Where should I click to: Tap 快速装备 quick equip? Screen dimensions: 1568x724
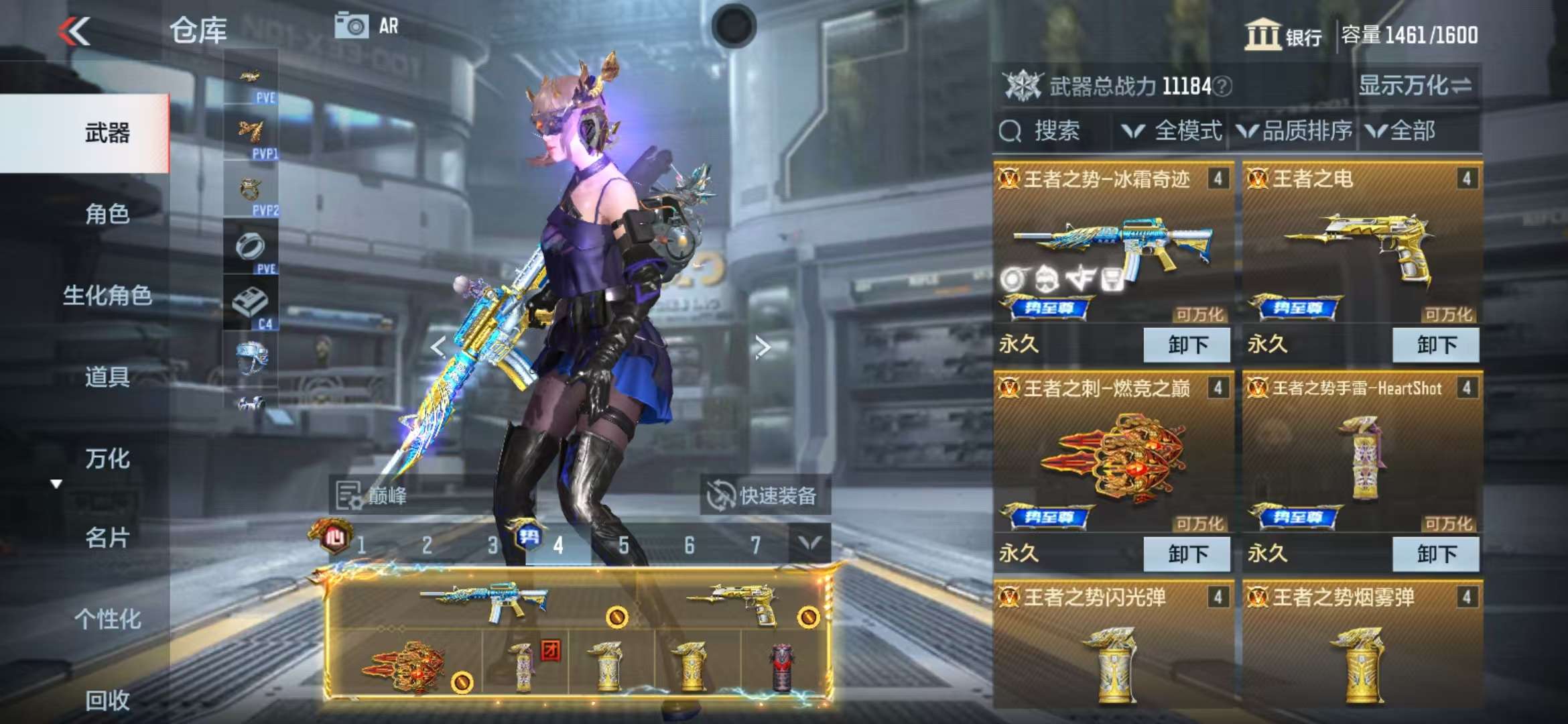coord(764,496)
